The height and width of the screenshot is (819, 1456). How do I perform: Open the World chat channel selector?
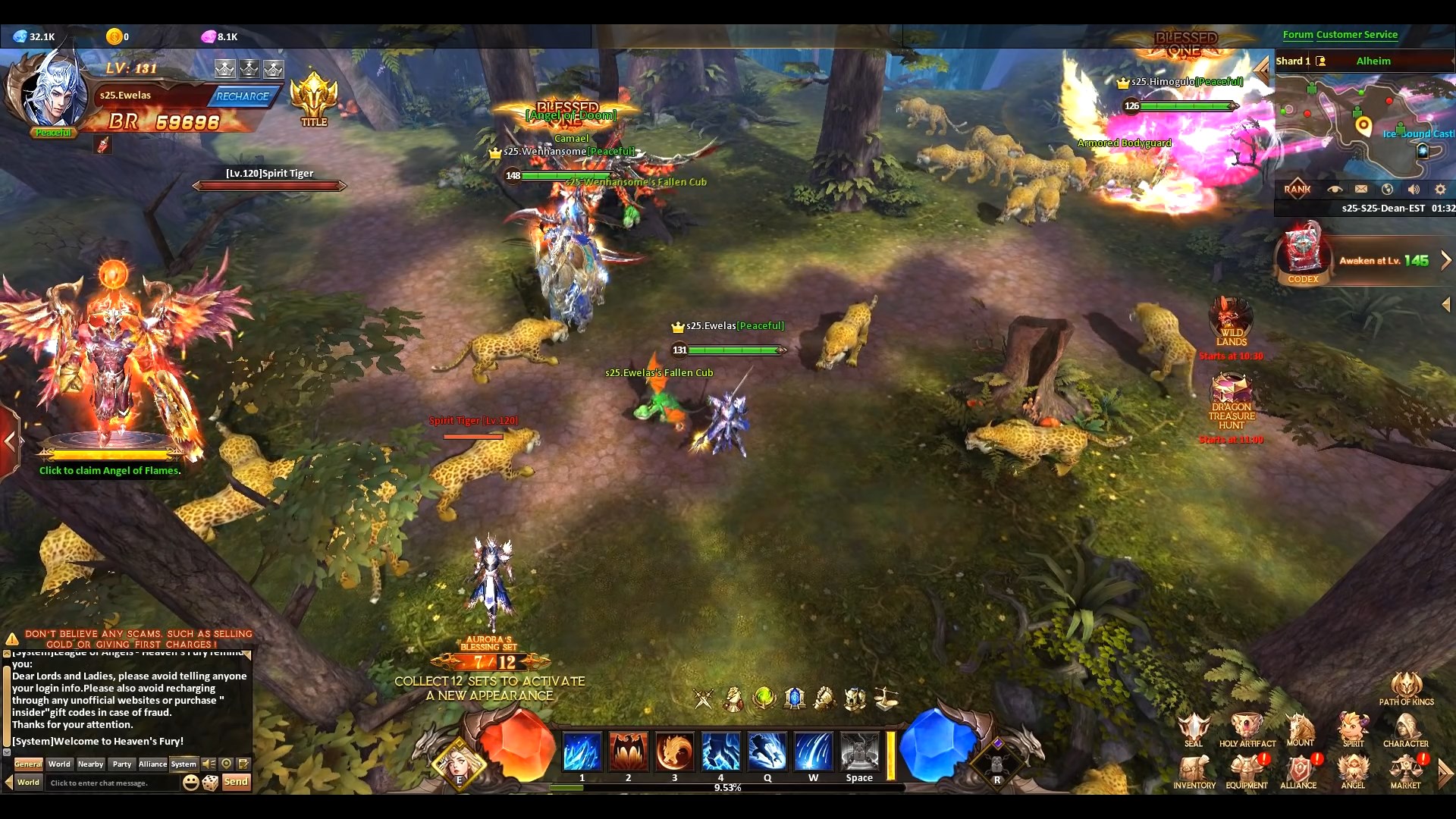27,783
